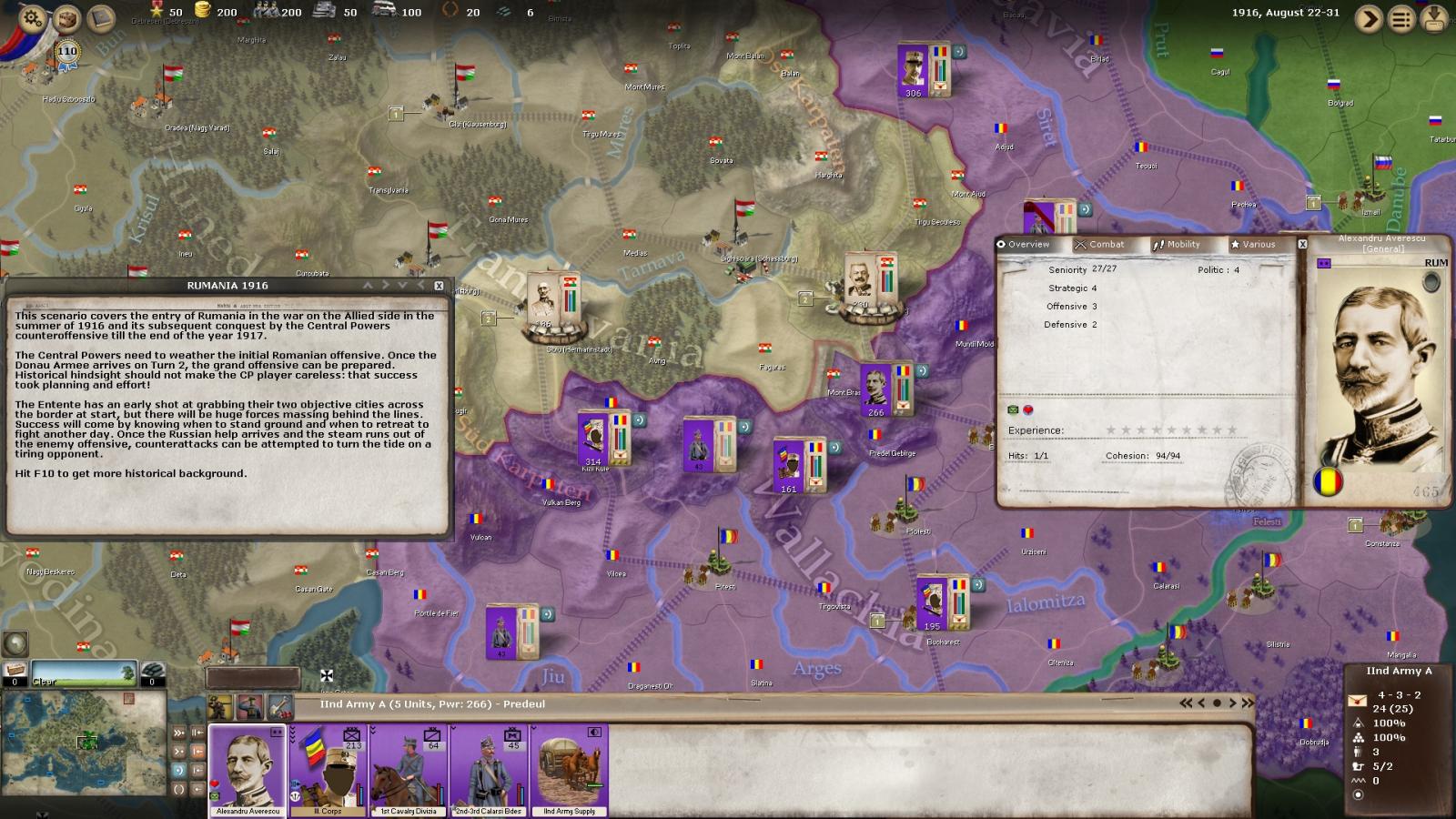Viewport: 1456px width, 819px height.
Task: Select the Romanian army stack with power 161
Action: pyautogui.click(x=799, y=466)
